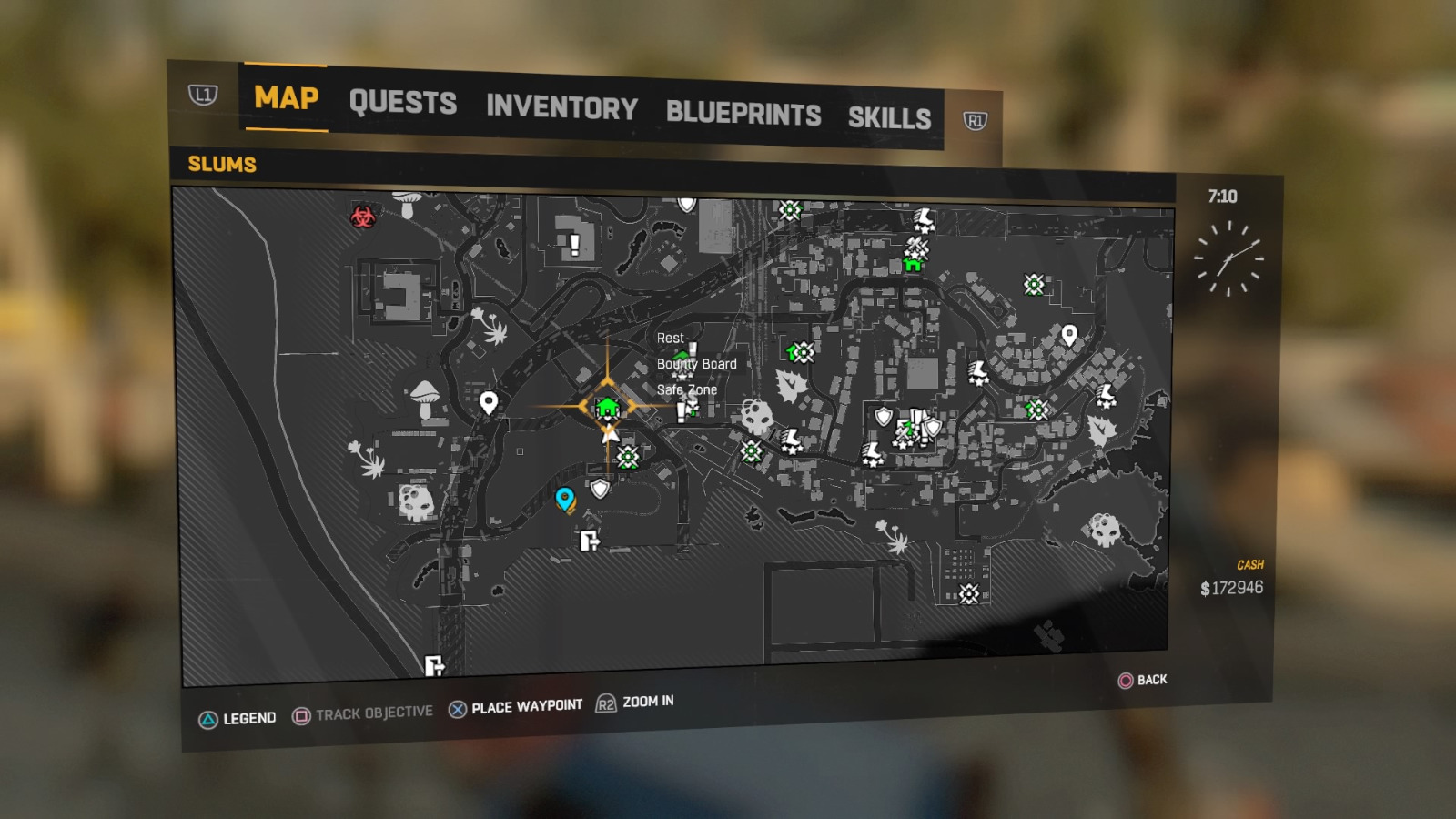Image resolution: width=1456 pixels, height=819 pixels.
Task: Select the green Safe Zone house icon
Action: click(x=606, y=408)
